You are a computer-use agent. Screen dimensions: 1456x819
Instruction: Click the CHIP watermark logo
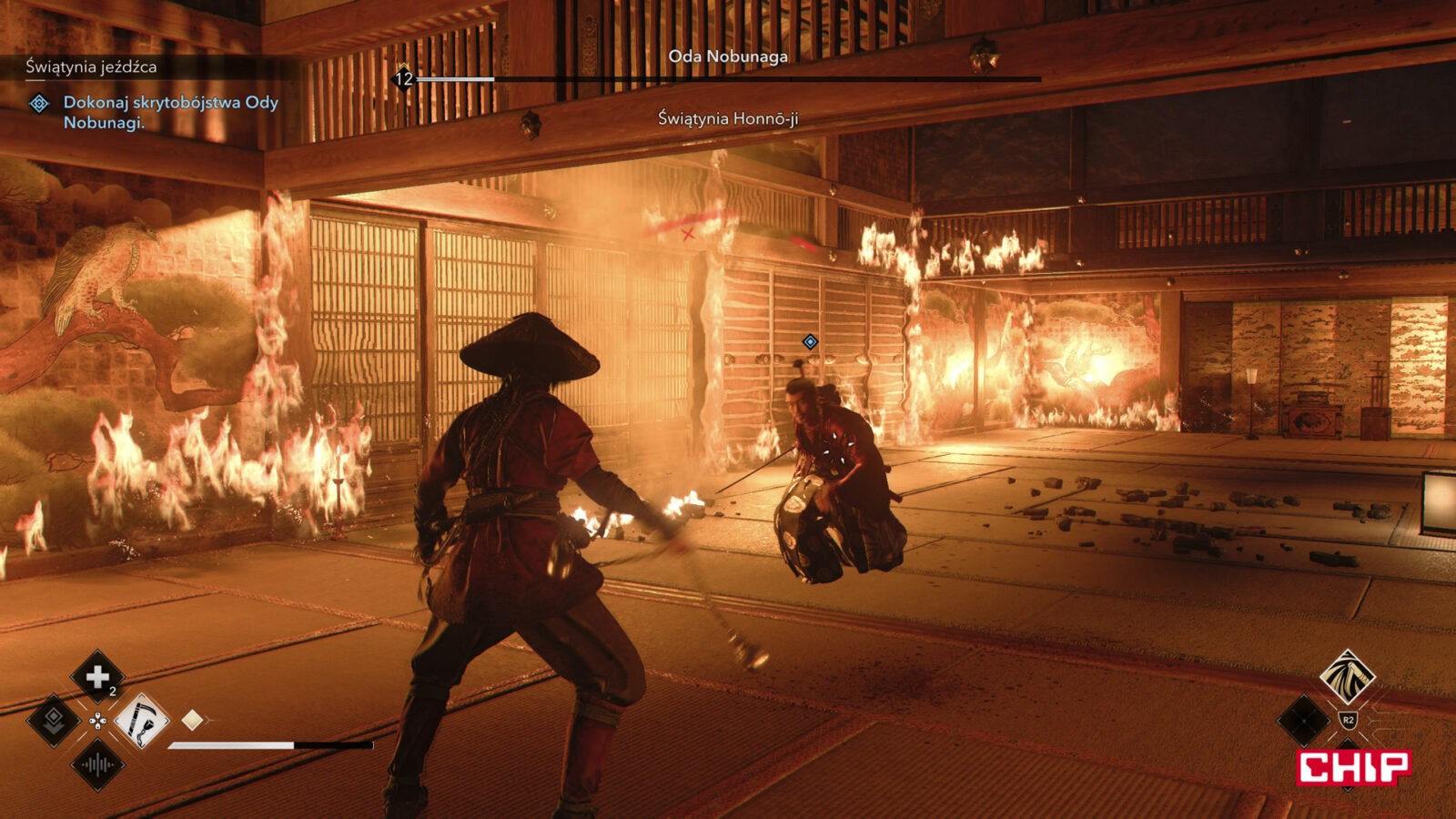(1353, 767)
